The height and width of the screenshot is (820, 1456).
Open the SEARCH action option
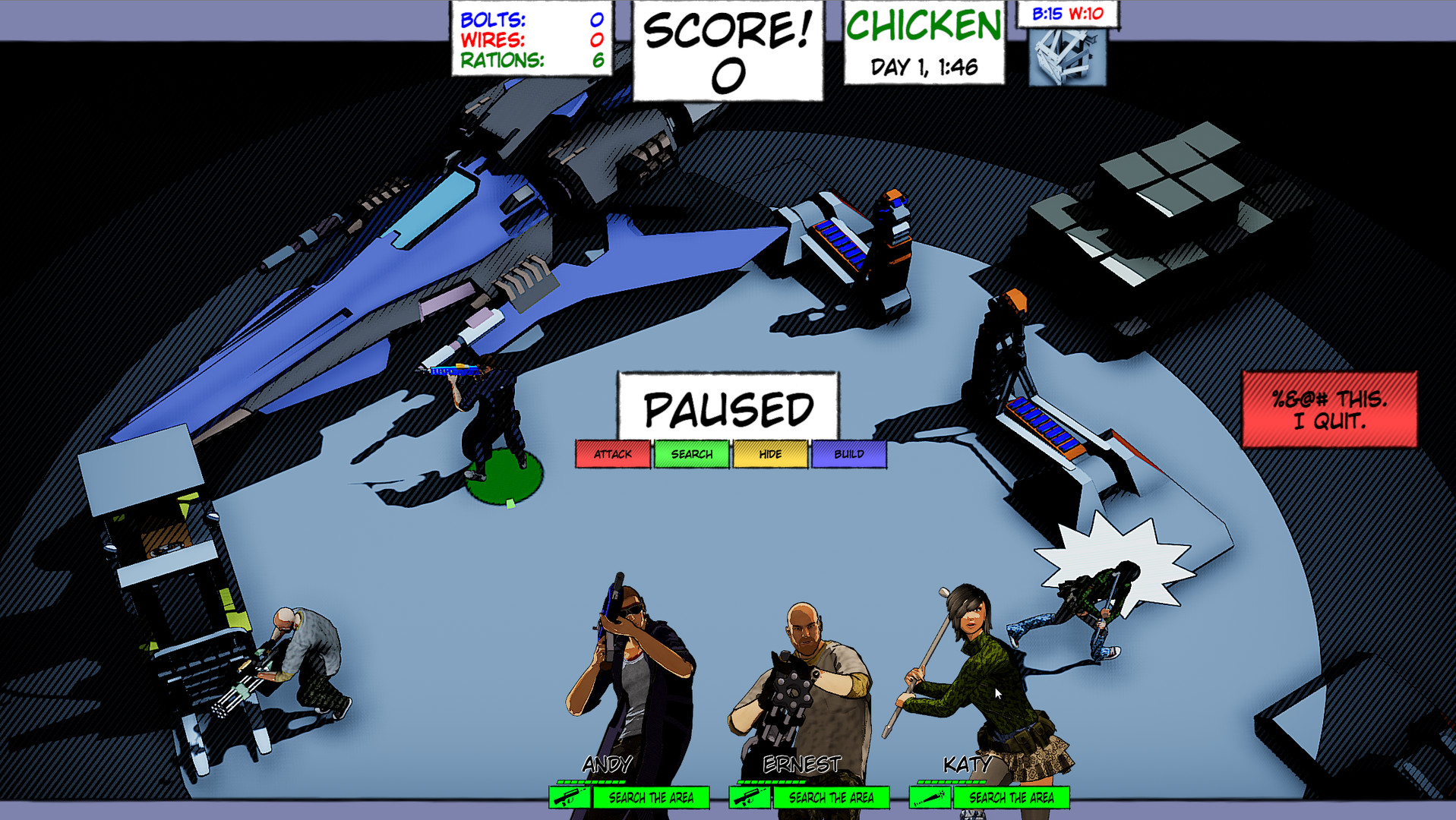[691, 454]
